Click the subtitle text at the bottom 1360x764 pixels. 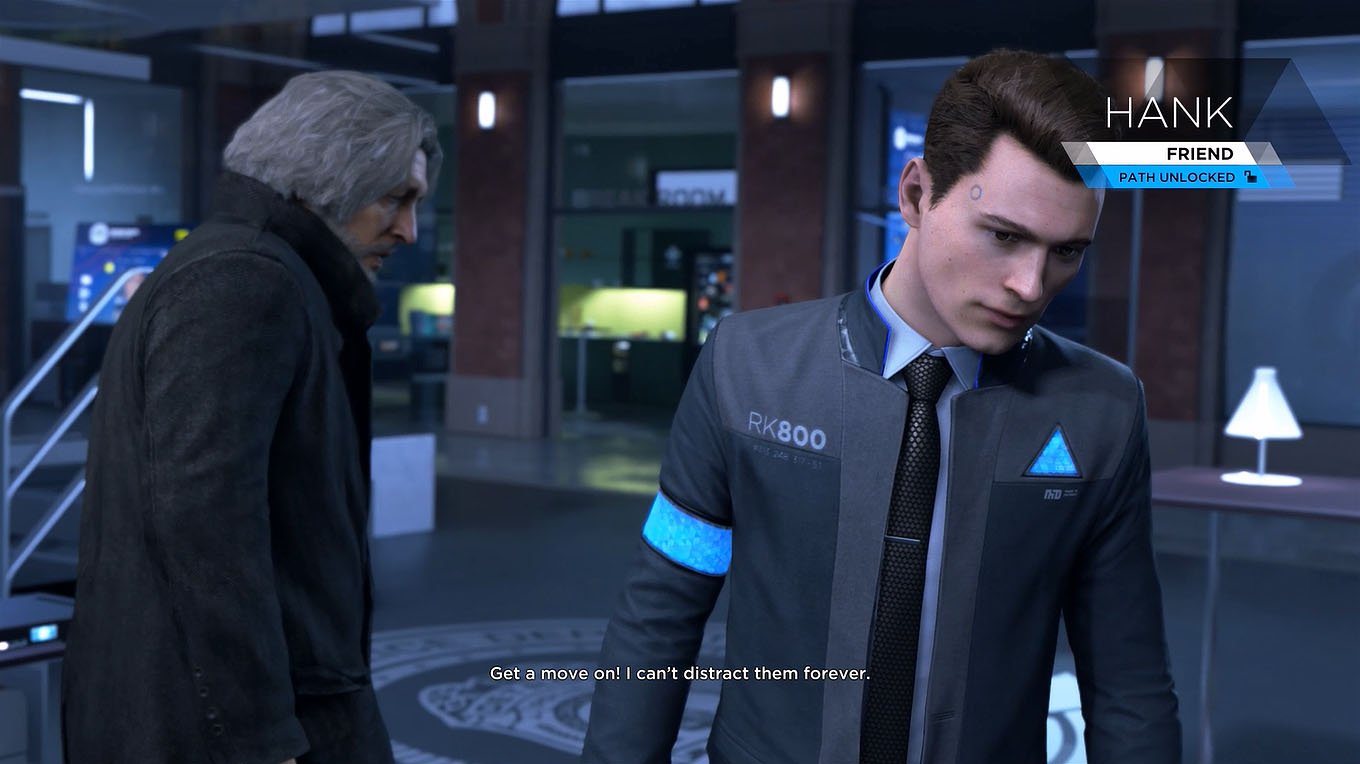[x=680, y=673]
